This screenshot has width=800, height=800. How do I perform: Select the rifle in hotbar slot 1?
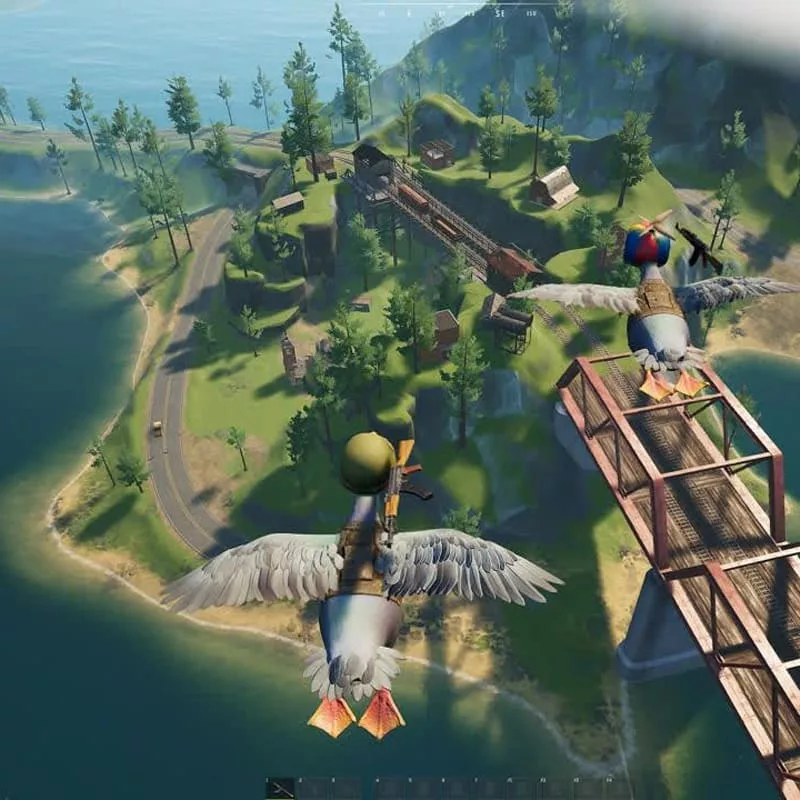click(280, 788)
